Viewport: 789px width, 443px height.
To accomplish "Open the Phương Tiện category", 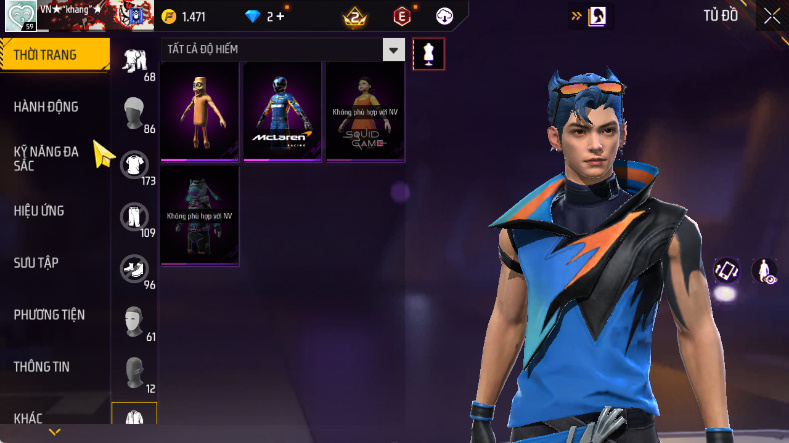I will [x=50, y=315].
